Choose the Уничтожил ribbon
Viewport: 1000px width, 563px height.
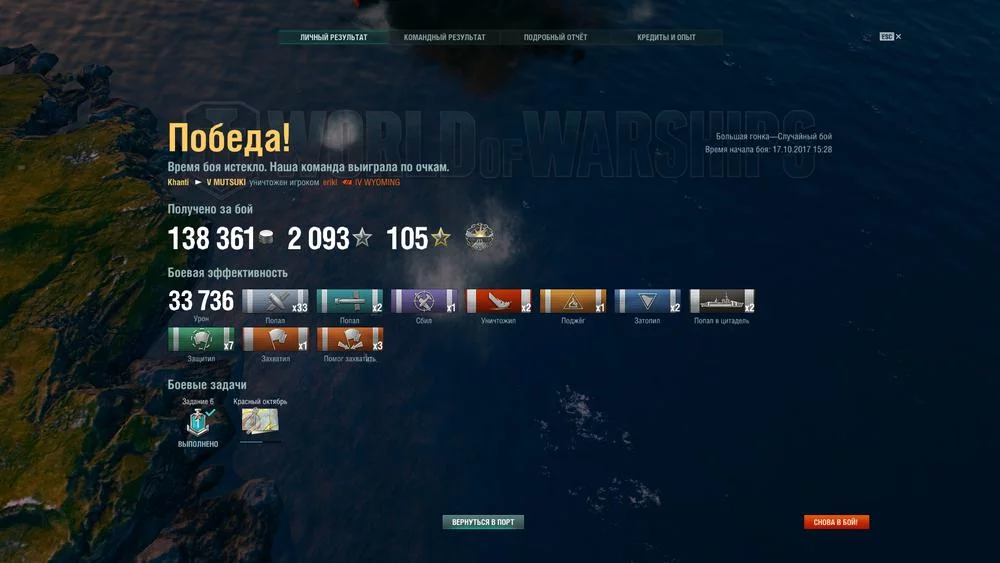[498, 302]
